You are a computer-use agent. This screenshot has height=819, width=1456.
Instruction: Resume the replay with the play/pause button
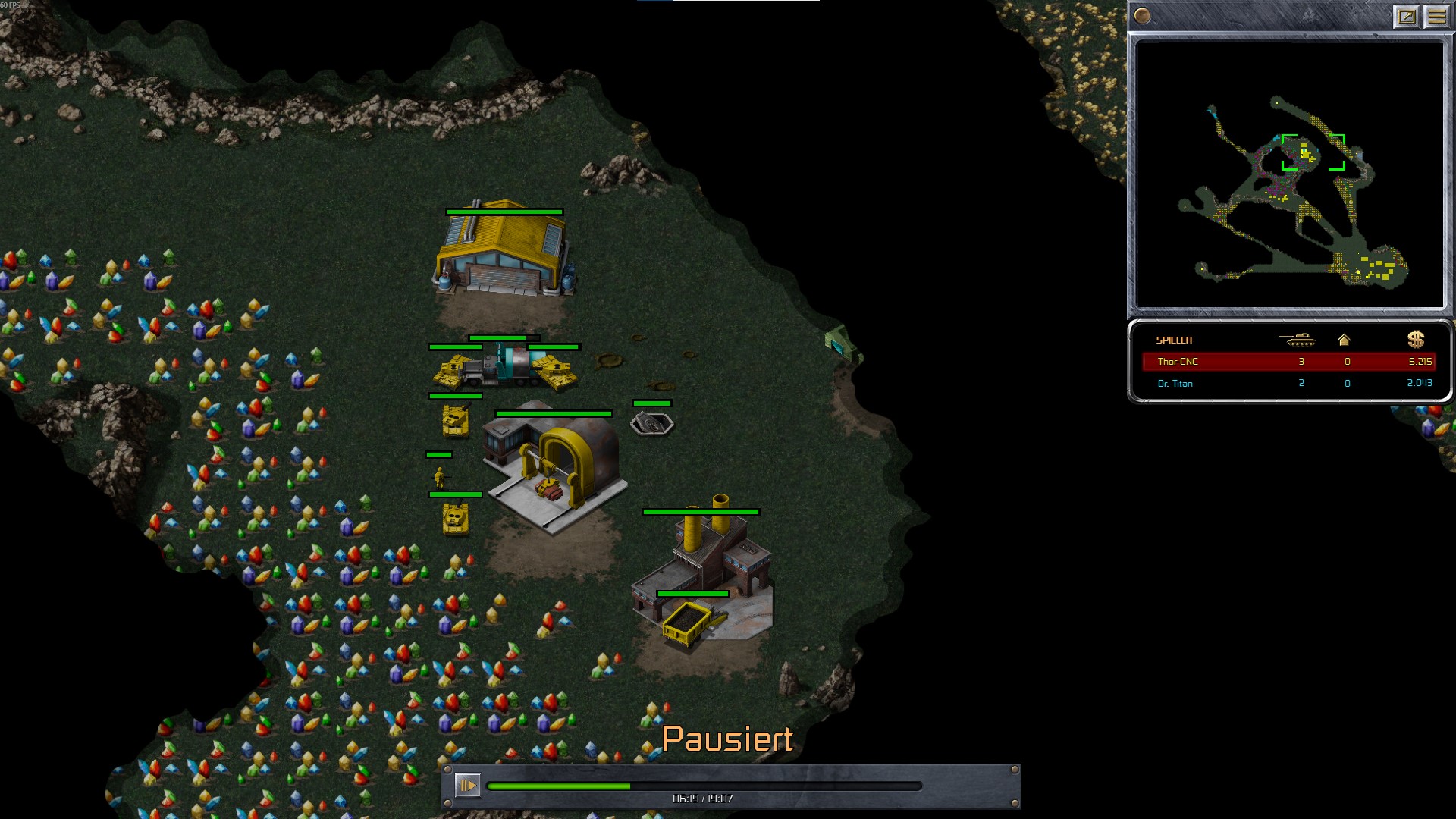467,786
